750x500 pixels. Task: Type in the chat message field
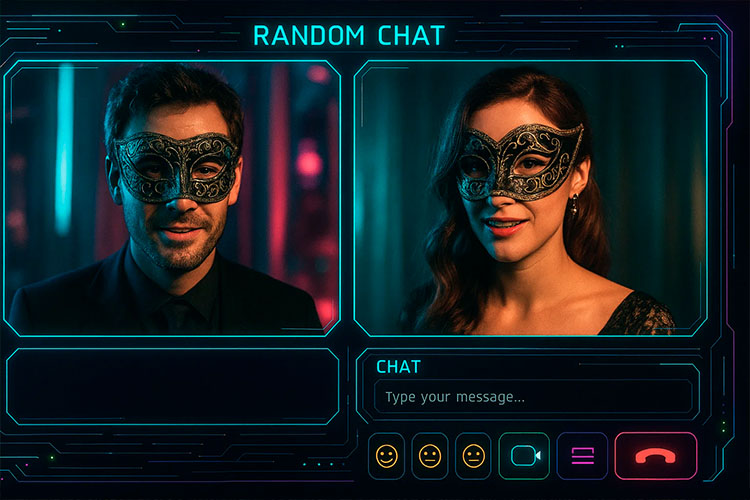pyautogui.click(x=532, y=397)
